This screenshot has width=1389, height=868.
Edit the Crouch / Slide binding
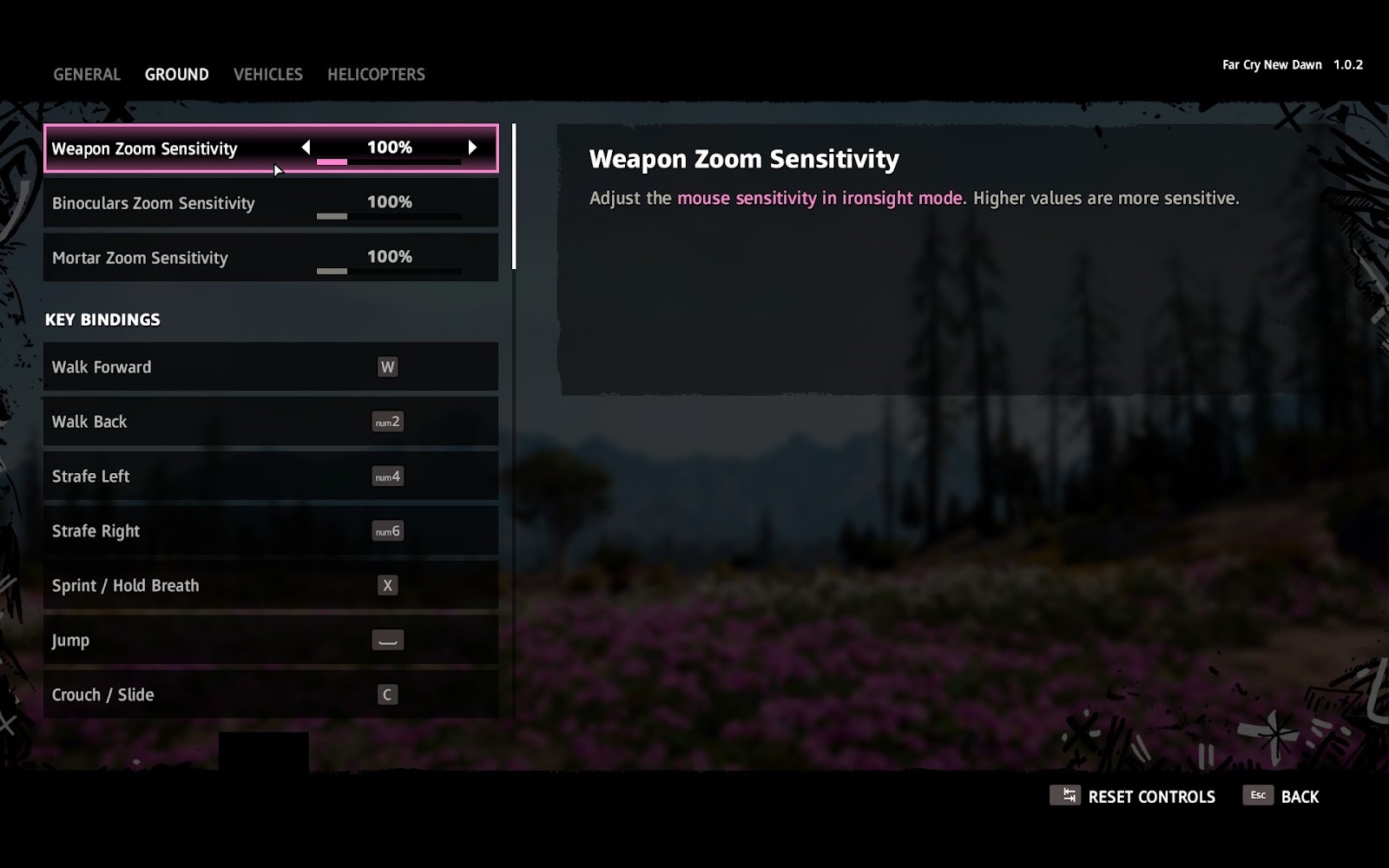pos(271,694)
